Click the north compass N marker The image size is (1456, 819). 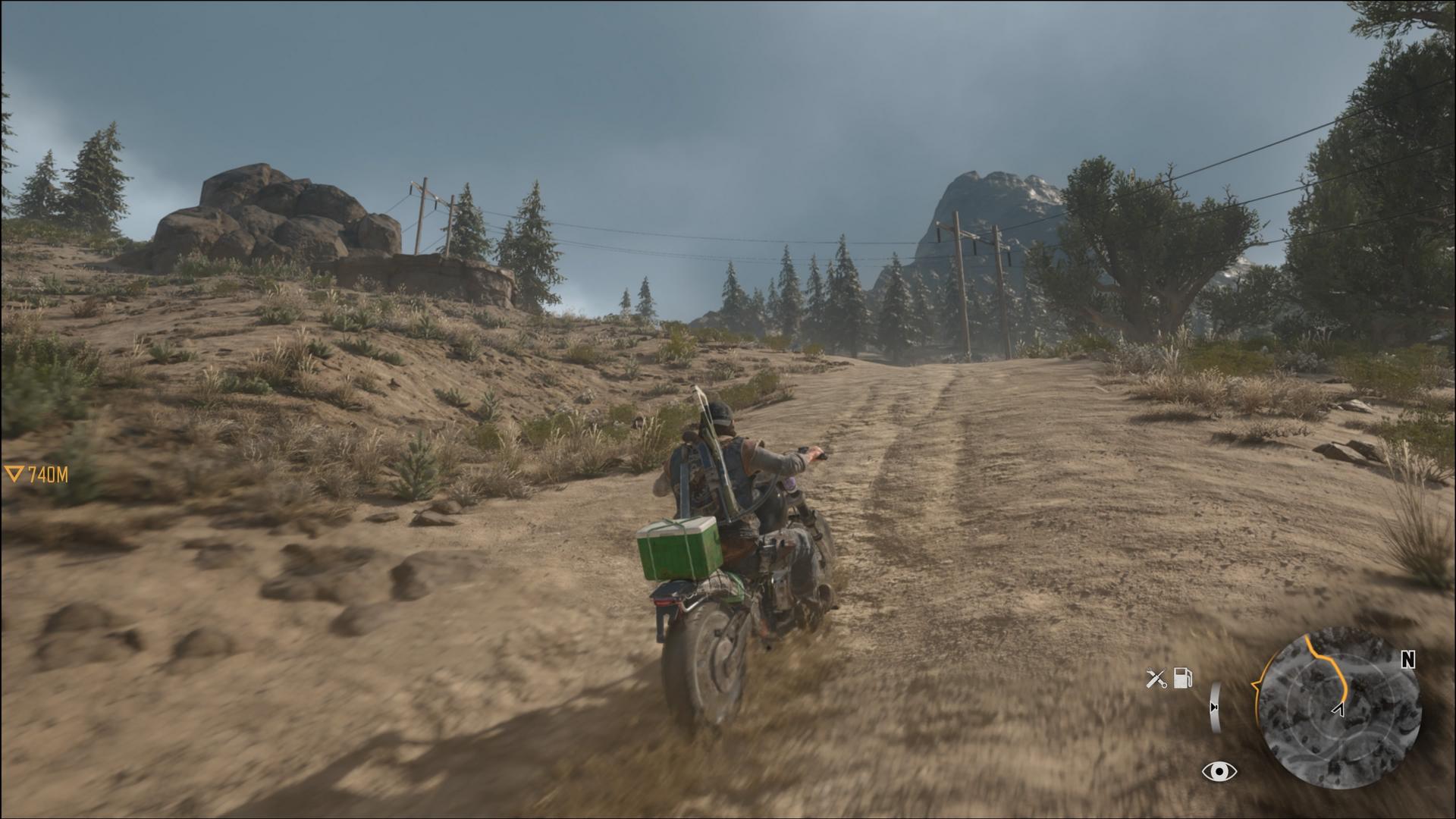pyautogui.click(x=1407, y=660)
